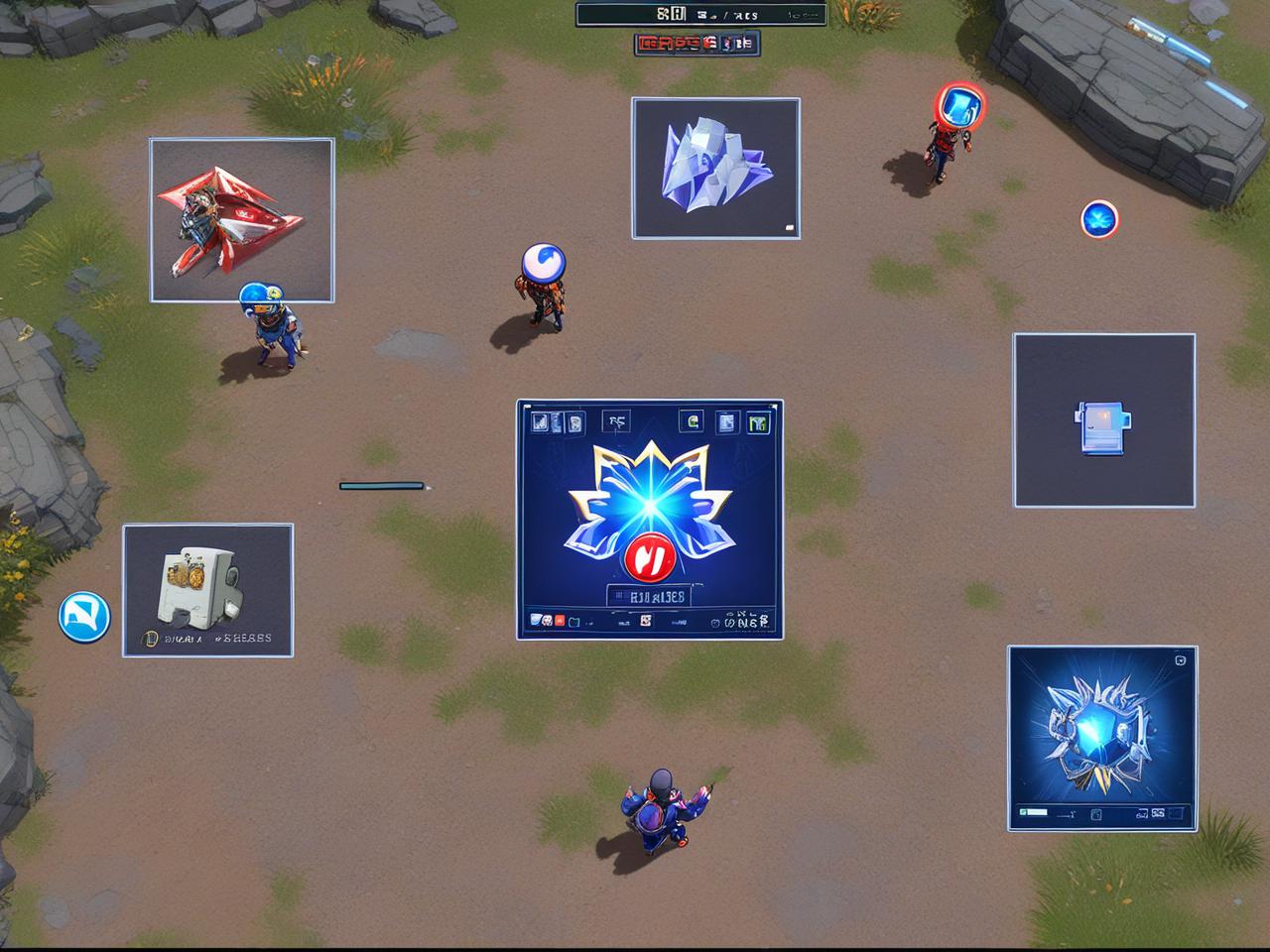
Task: Open the blue gem crest card
Action: click(1101, 738)
